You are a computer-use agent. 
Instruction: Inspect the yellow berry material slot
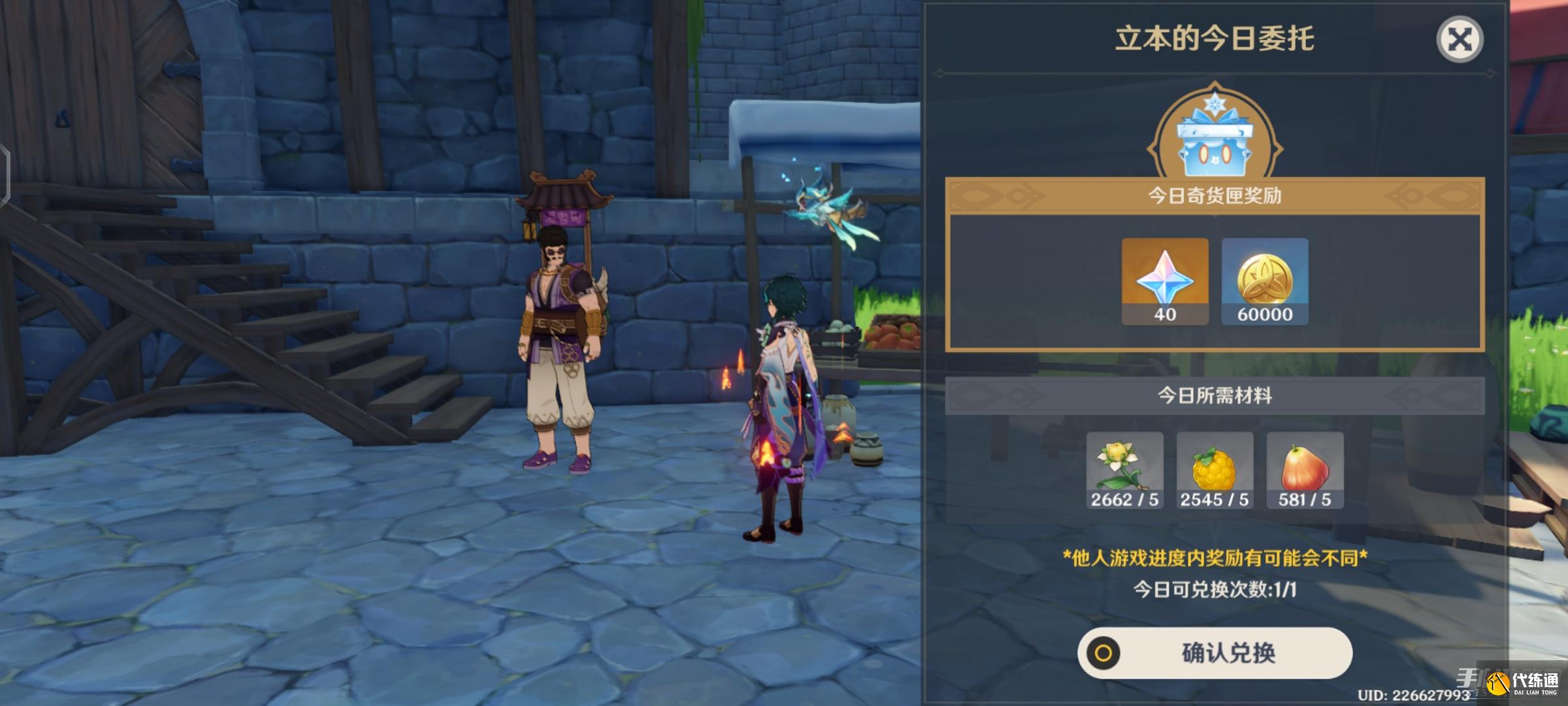click(1215, 470)
